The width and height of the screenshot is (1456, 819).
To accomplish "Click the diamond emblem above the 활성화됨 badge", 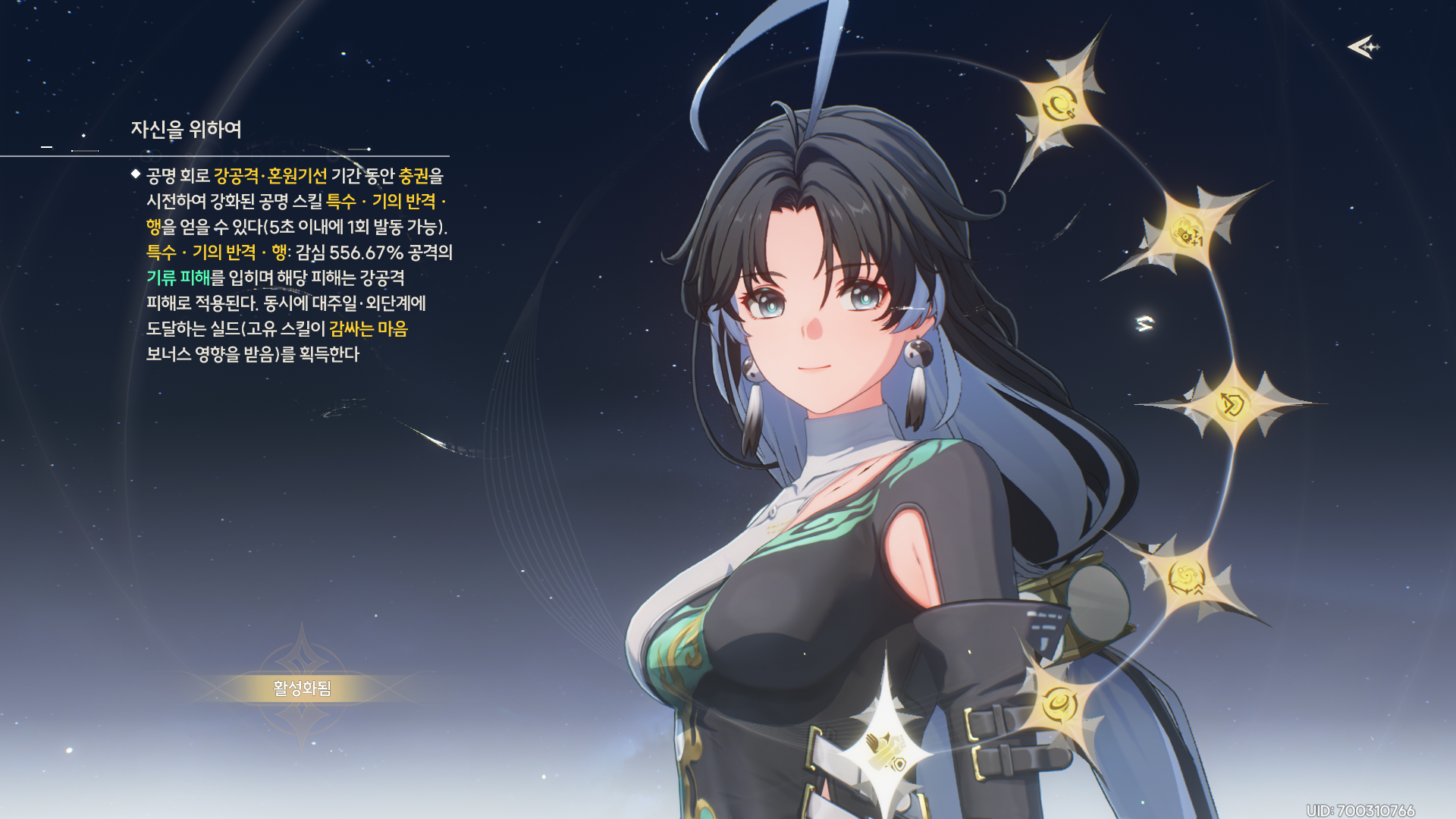I will pyautogui.click(x=302, y=661).
